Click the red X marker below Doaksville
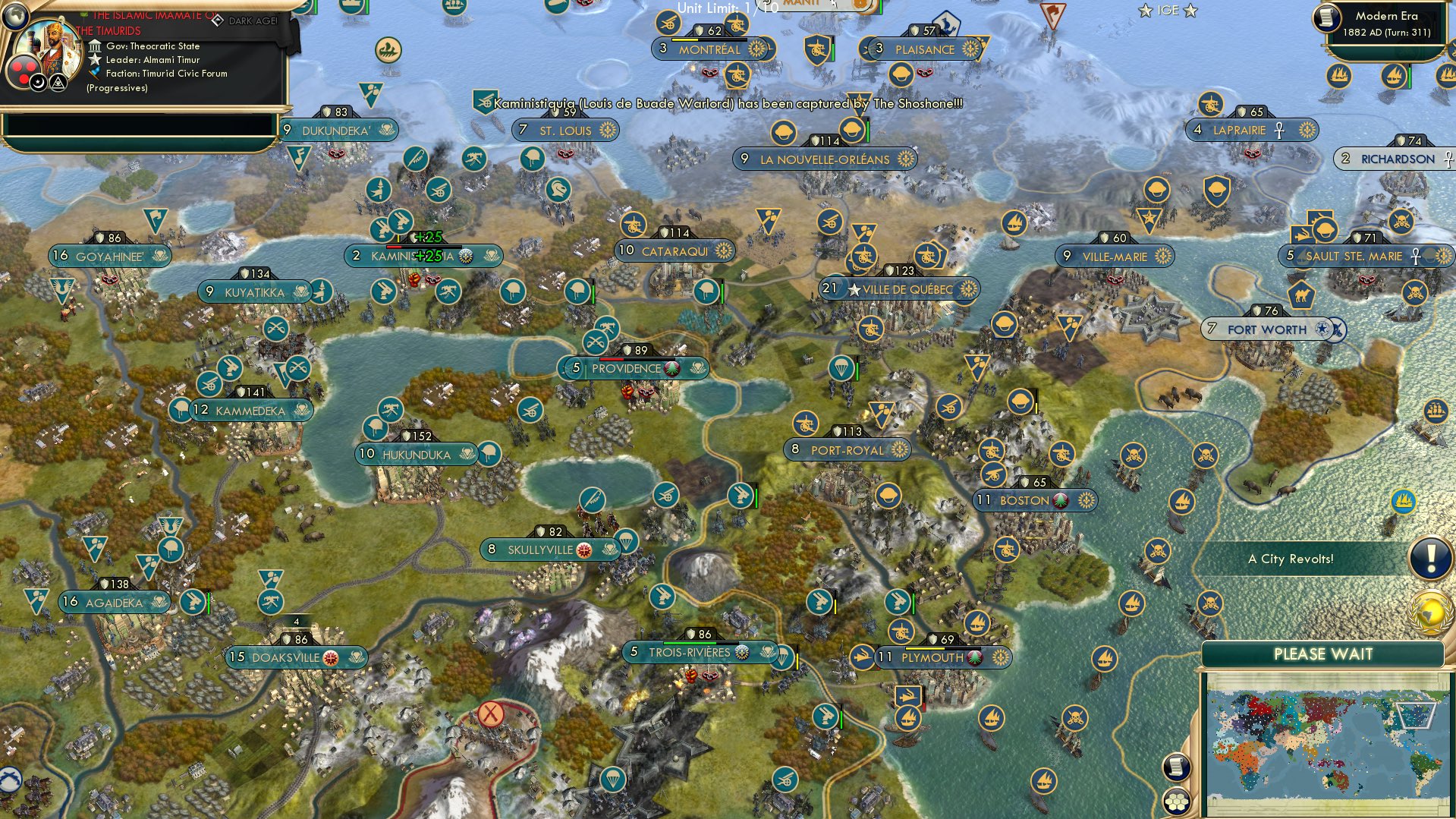The width and height of the screenshot is (1456, 819). point(492,713)
